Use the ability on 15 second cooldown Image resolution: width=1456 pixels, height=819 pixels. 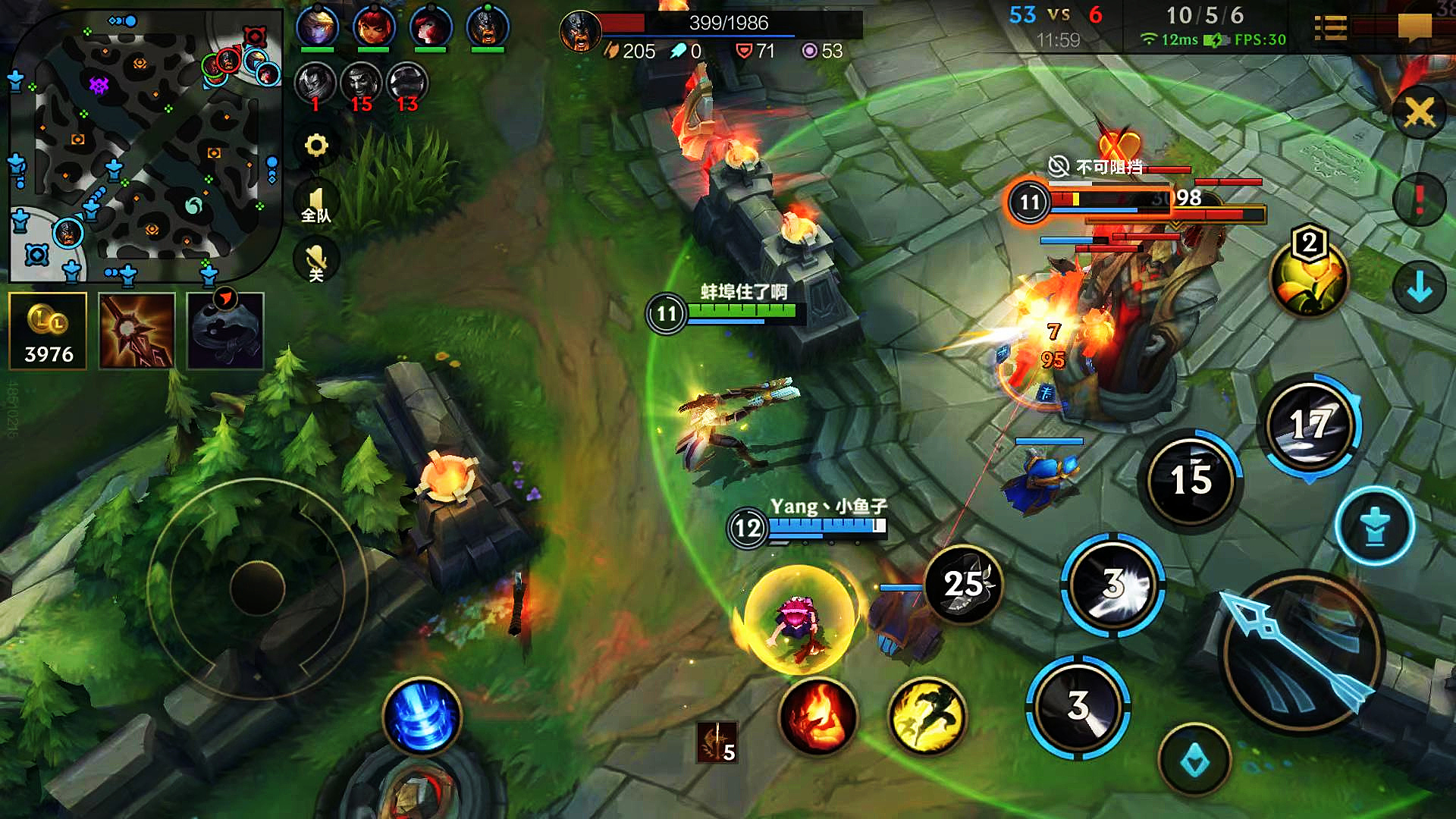pyautogui.click(x=1191, y=479)
